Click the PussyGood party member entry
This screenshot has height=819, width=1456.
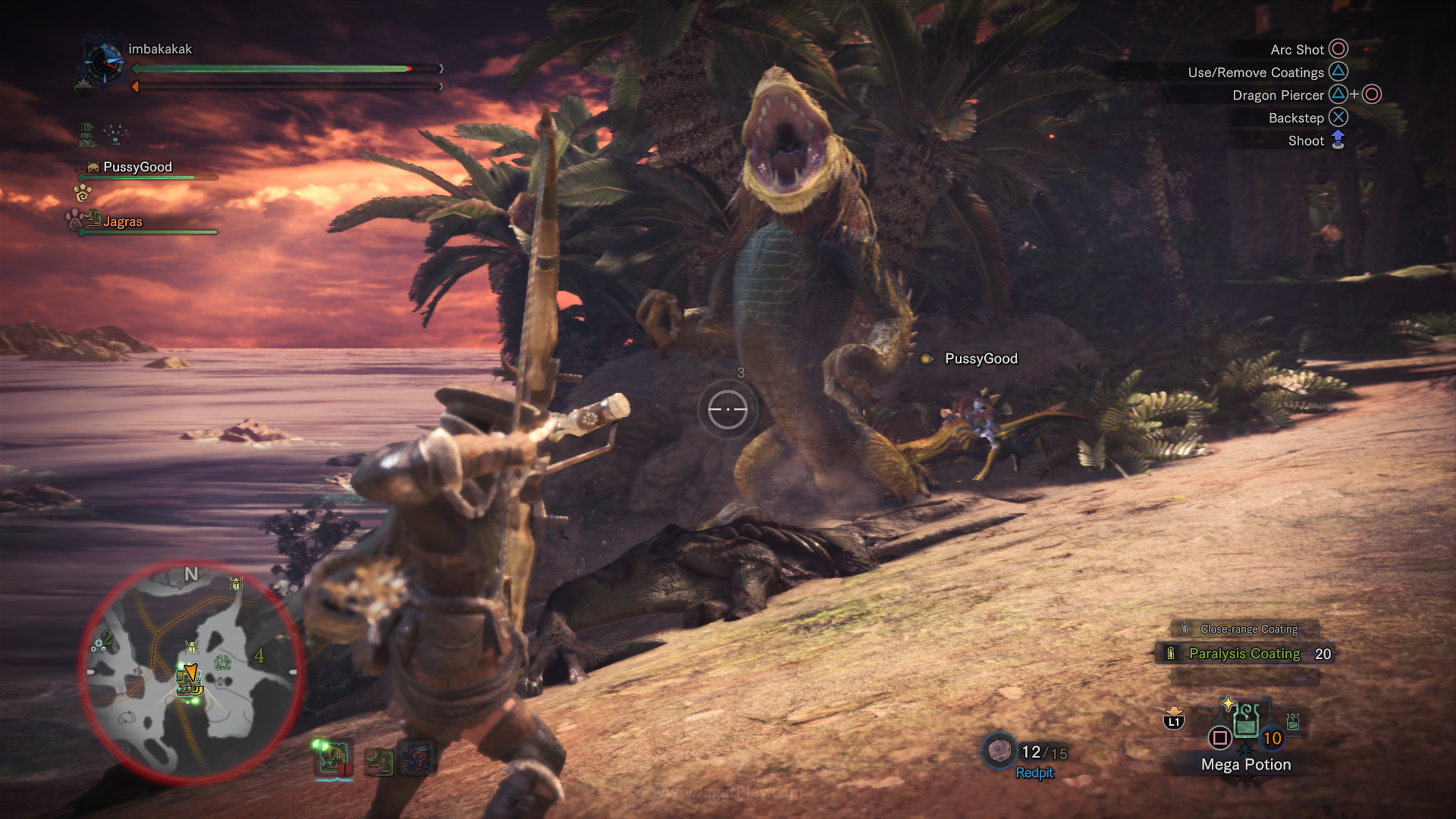pos(137,167)
